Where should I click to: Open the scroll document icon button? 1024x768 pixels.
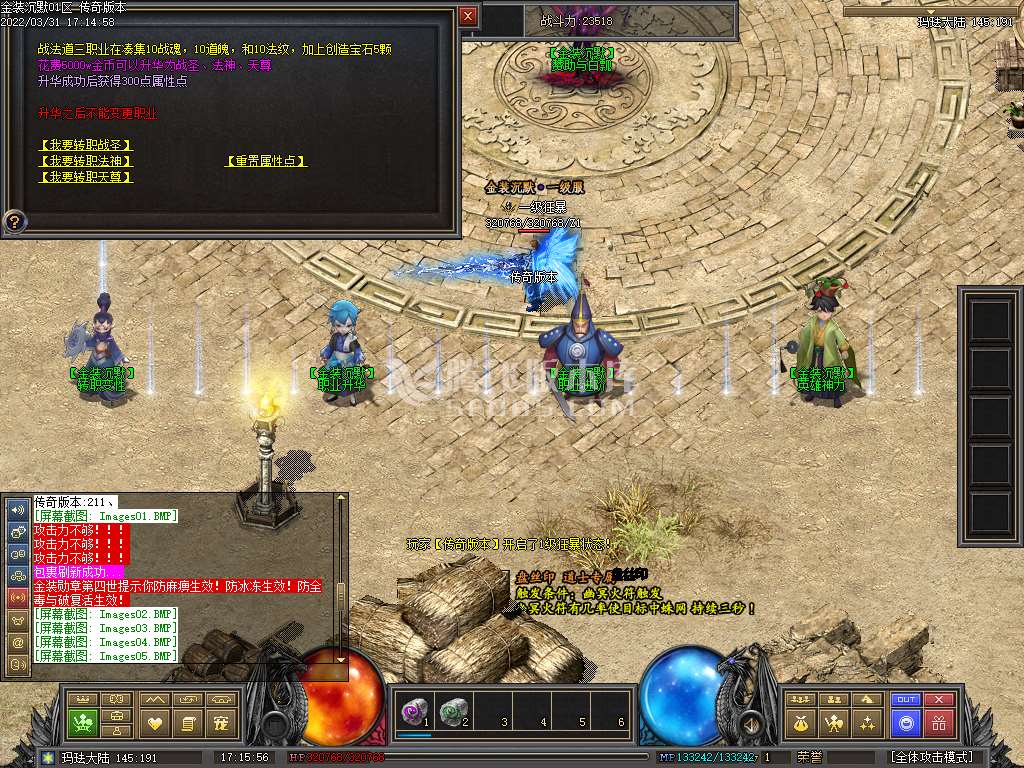pos(188,722)
